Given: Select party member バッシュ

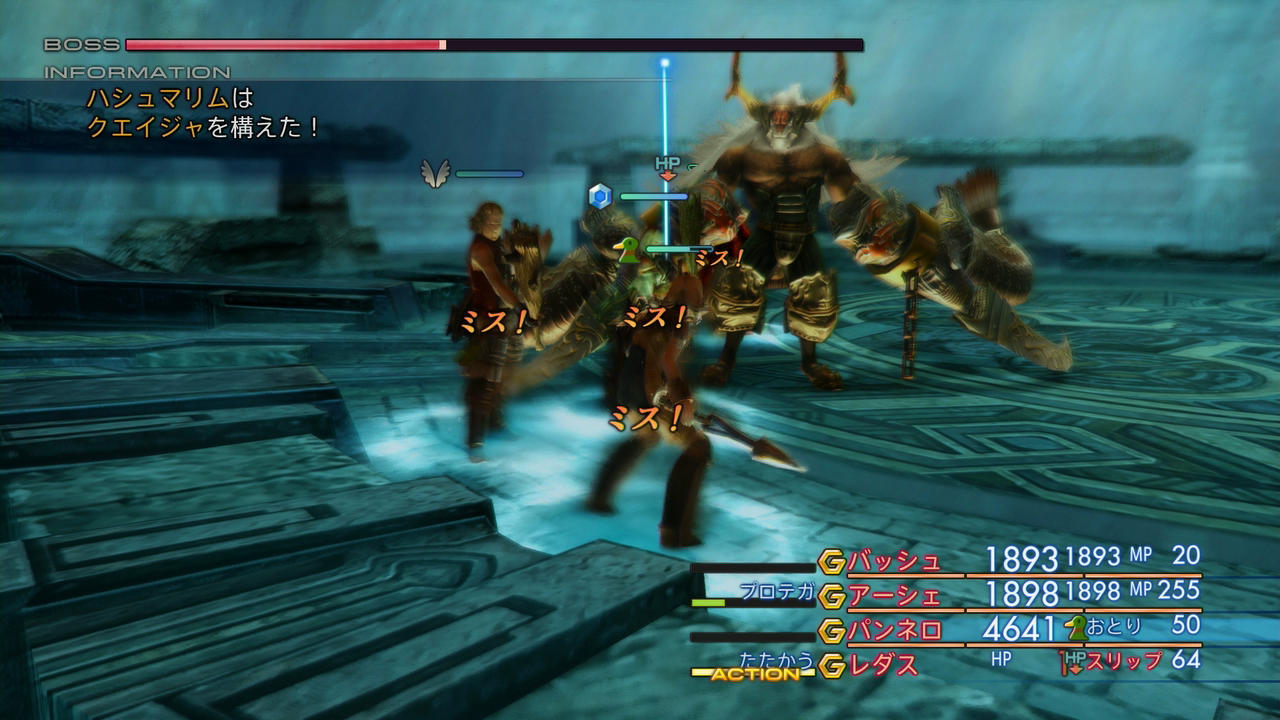Looking at the screenshot, I should (x=894, y=561).
